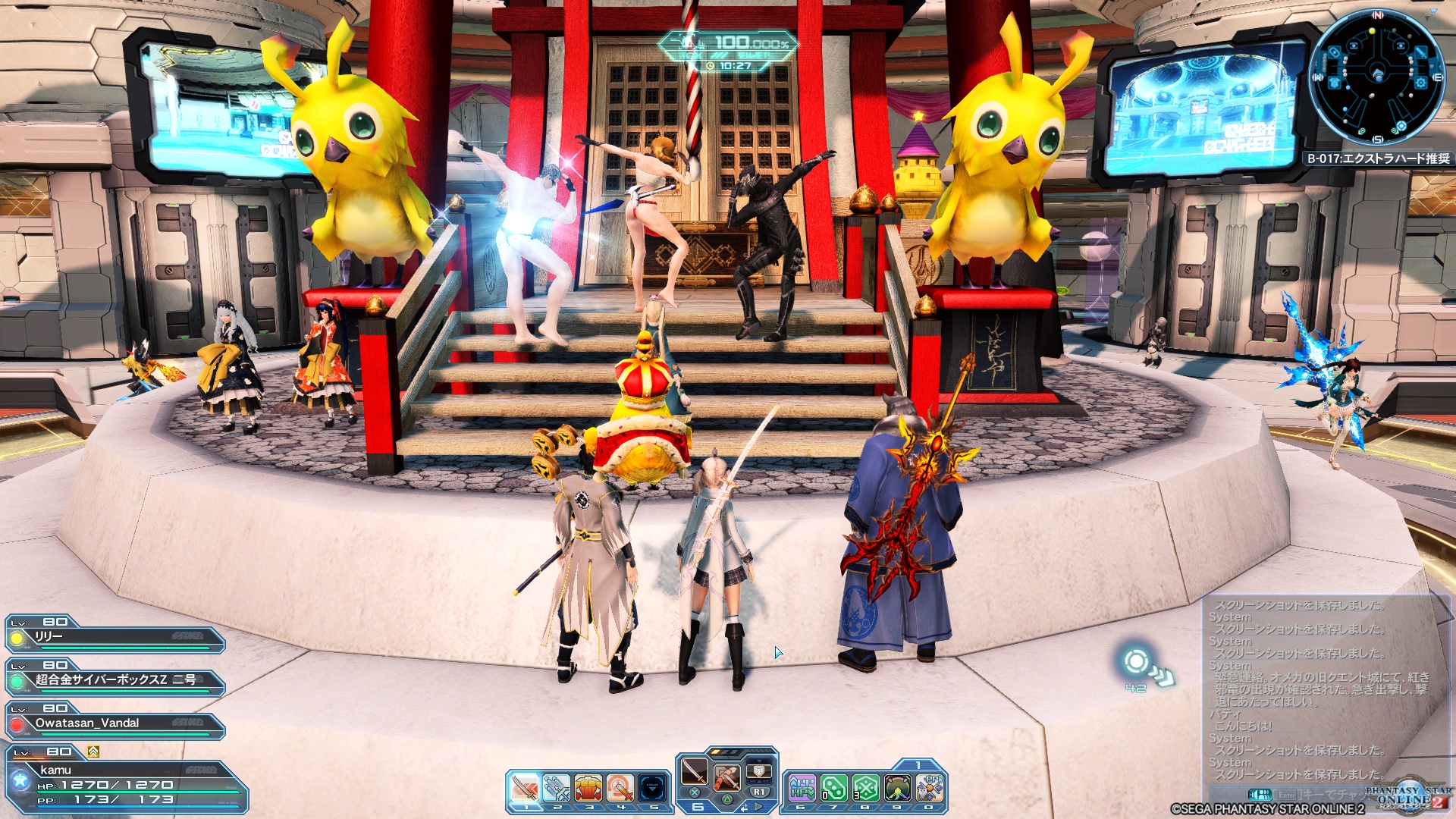The image size is (1456, 819).
Task: Click the dark blue down-arrow slot 5
Action: tap(653, 789)
